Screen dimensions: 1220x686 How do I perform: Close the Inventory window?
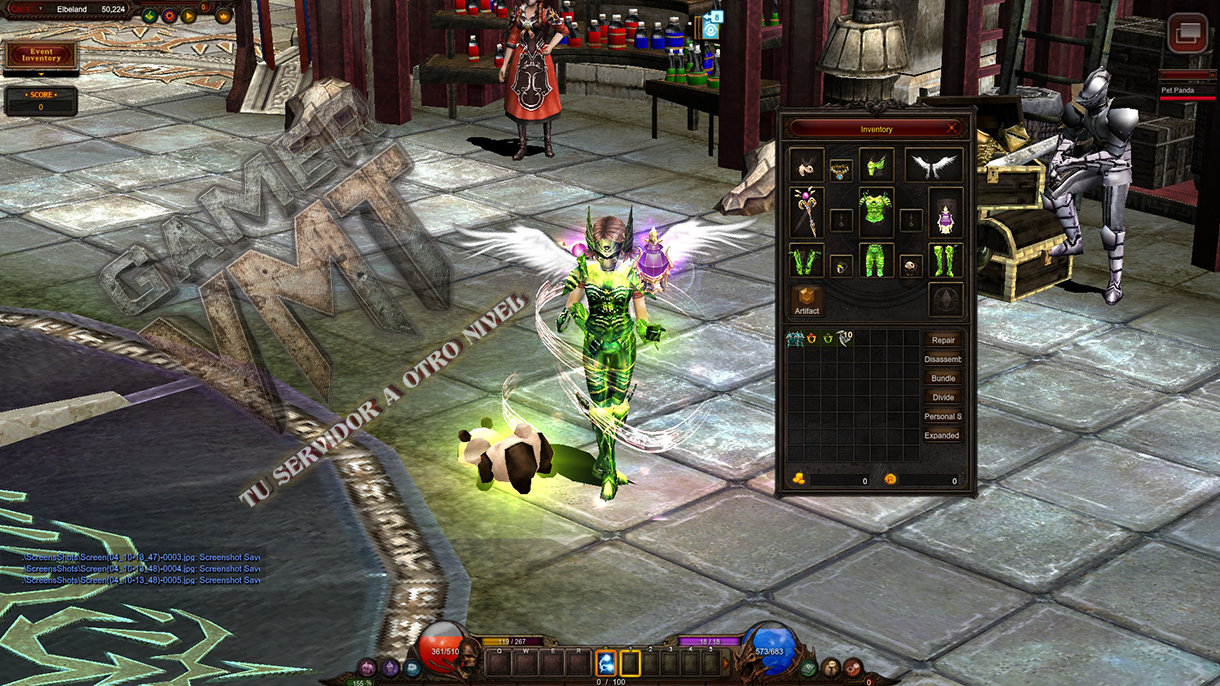(x=952, y=128)
